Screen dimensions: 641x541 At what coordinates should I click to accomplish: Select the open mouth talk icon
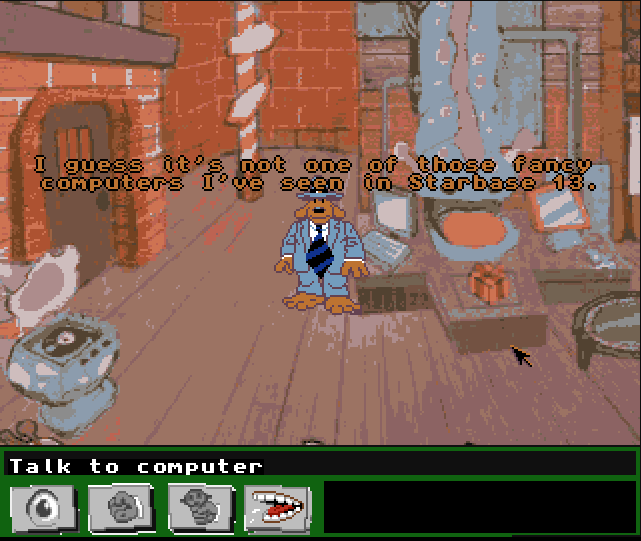tap(278, 508)
